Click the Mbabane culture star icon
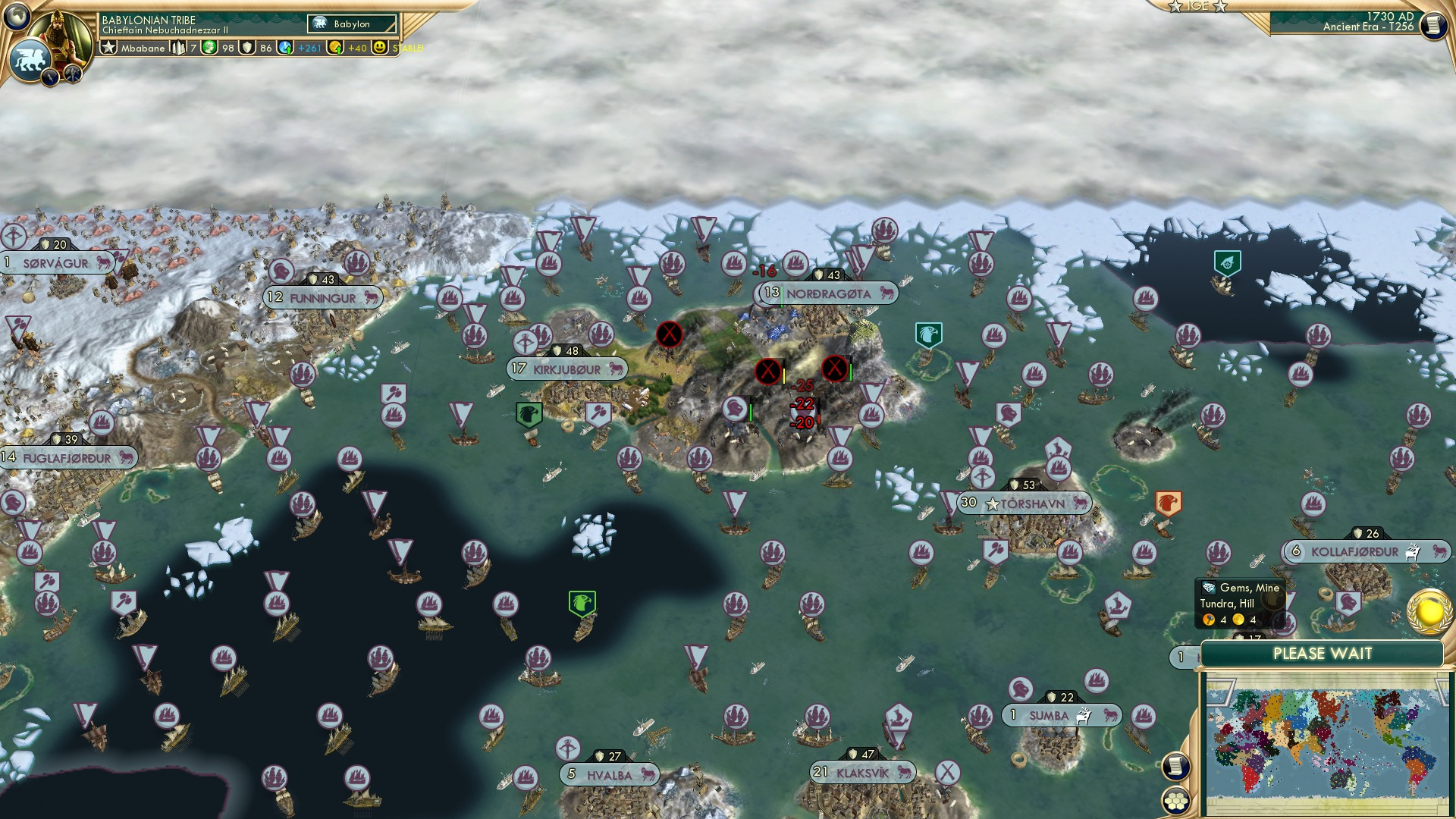Image resolution: width=1456 pixels, height=819 pixels. point(109,47)
